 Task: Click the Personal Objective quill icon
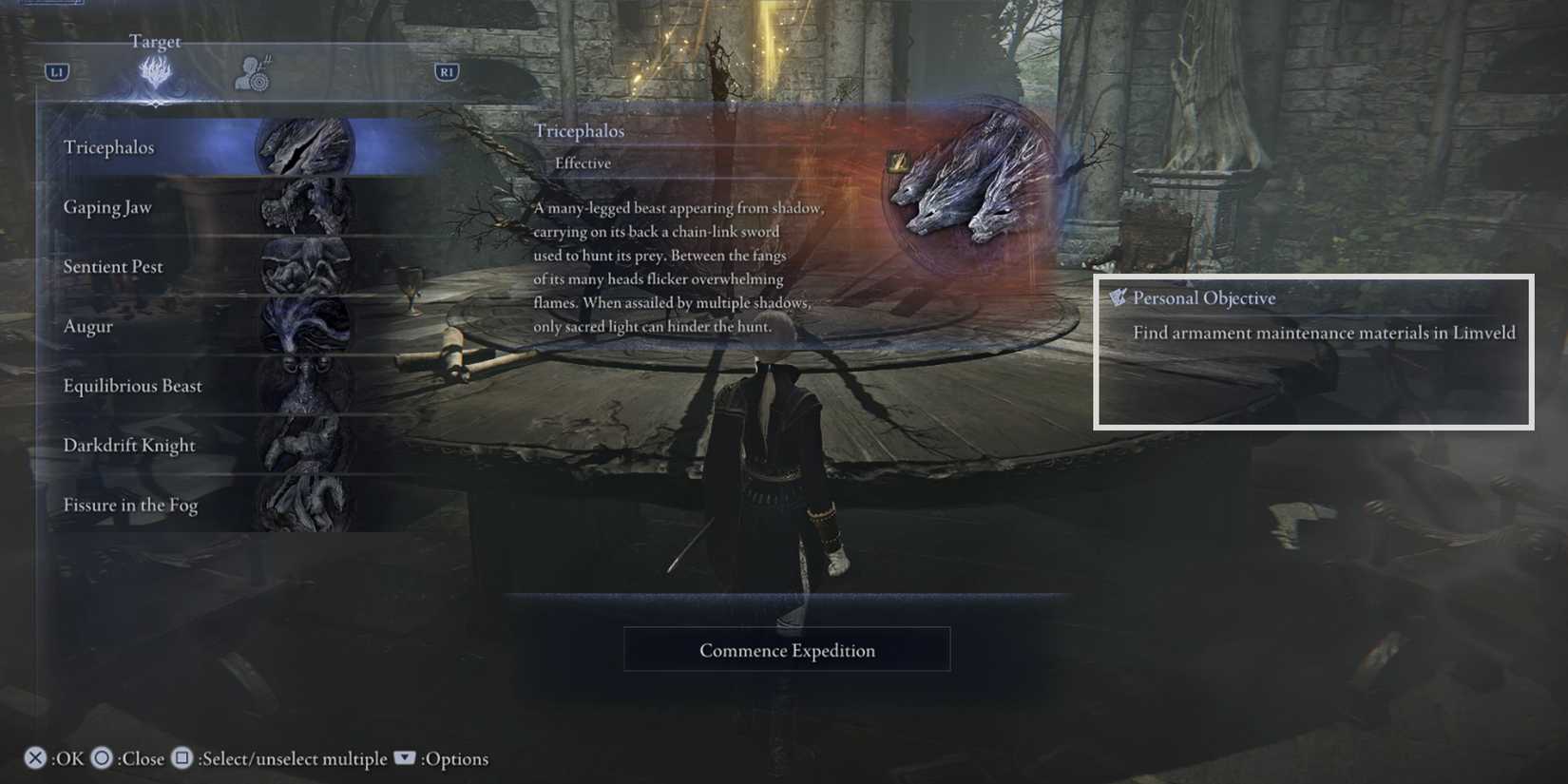pyautogui.click(x=1119, y=296)
